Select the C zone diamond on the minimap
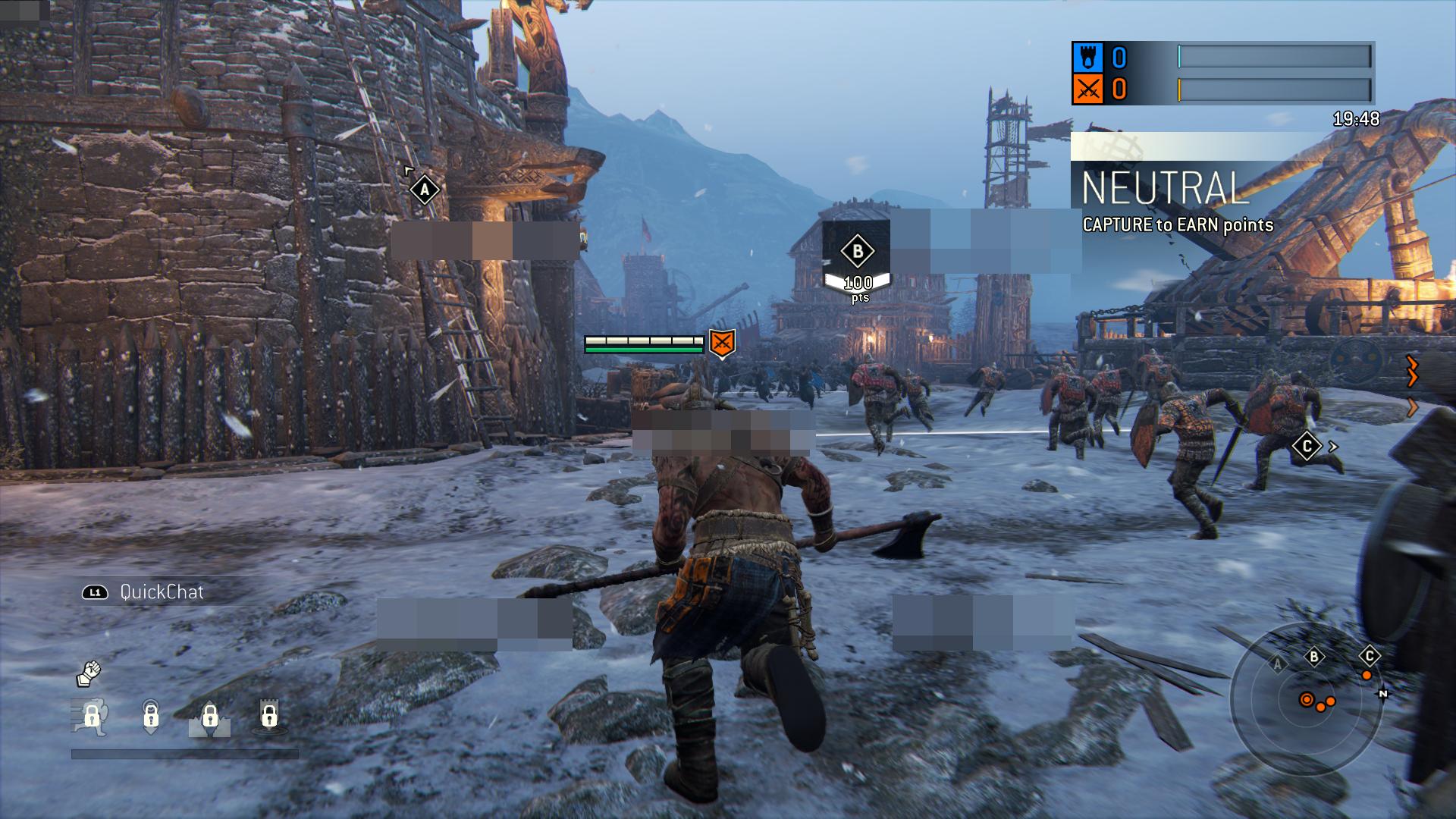The image size is (1456, 819). point(1369,656)
